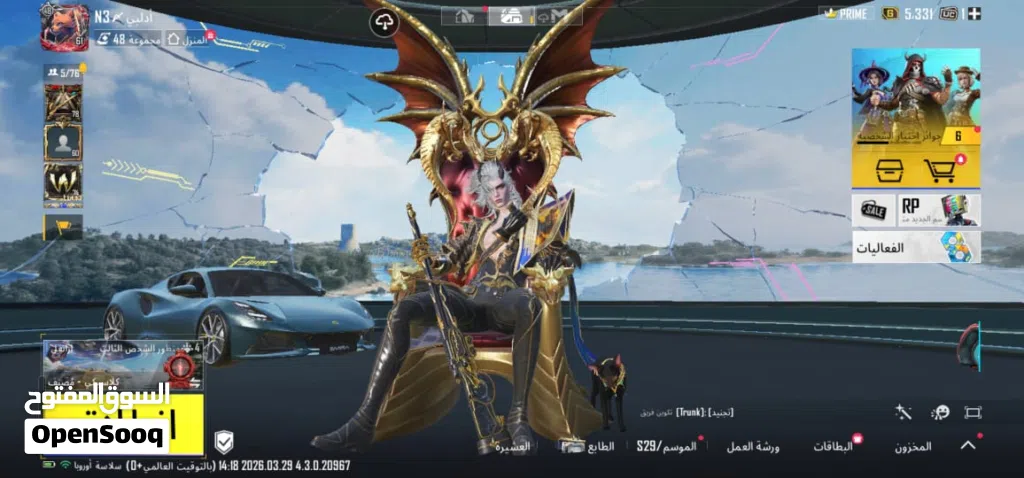The image size is (1024, 478).
Task: Open the player profile avatar
Action: click(x=64, y=26)
